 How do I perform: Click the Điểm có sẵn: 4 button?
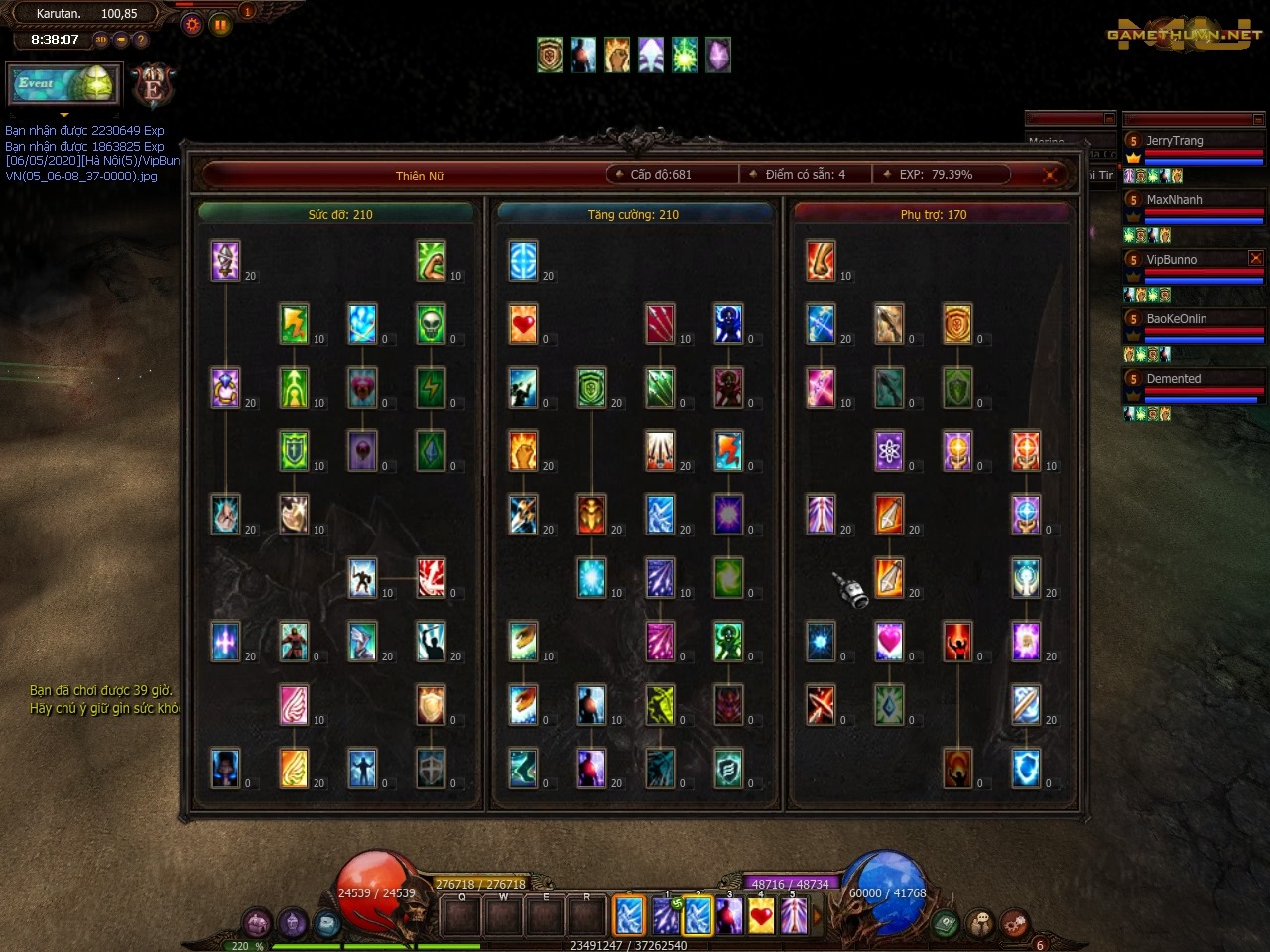805,174
